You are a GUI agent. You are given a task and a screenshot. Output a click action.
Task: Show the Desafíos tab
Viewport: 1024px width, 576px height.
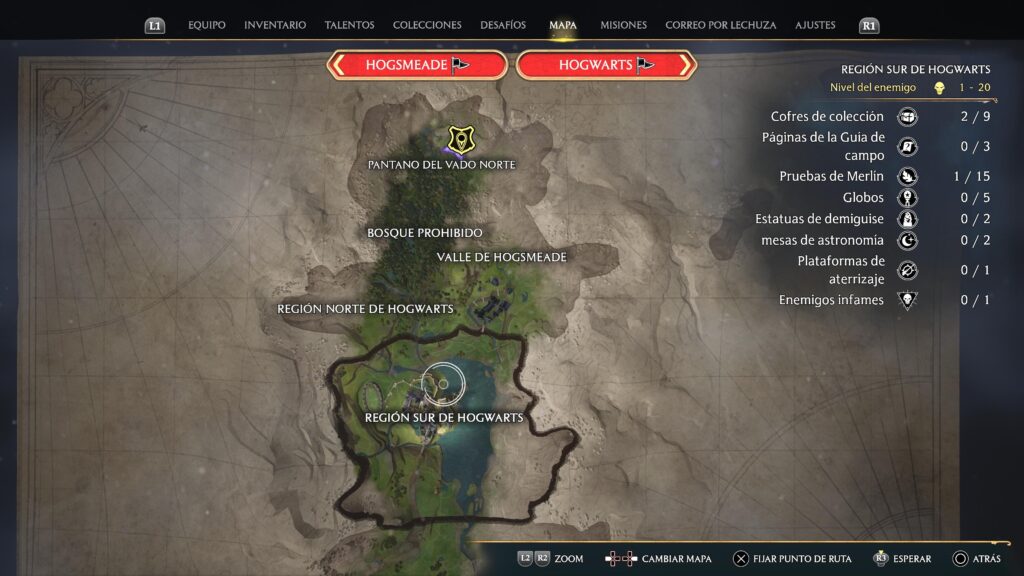(503, 25)
